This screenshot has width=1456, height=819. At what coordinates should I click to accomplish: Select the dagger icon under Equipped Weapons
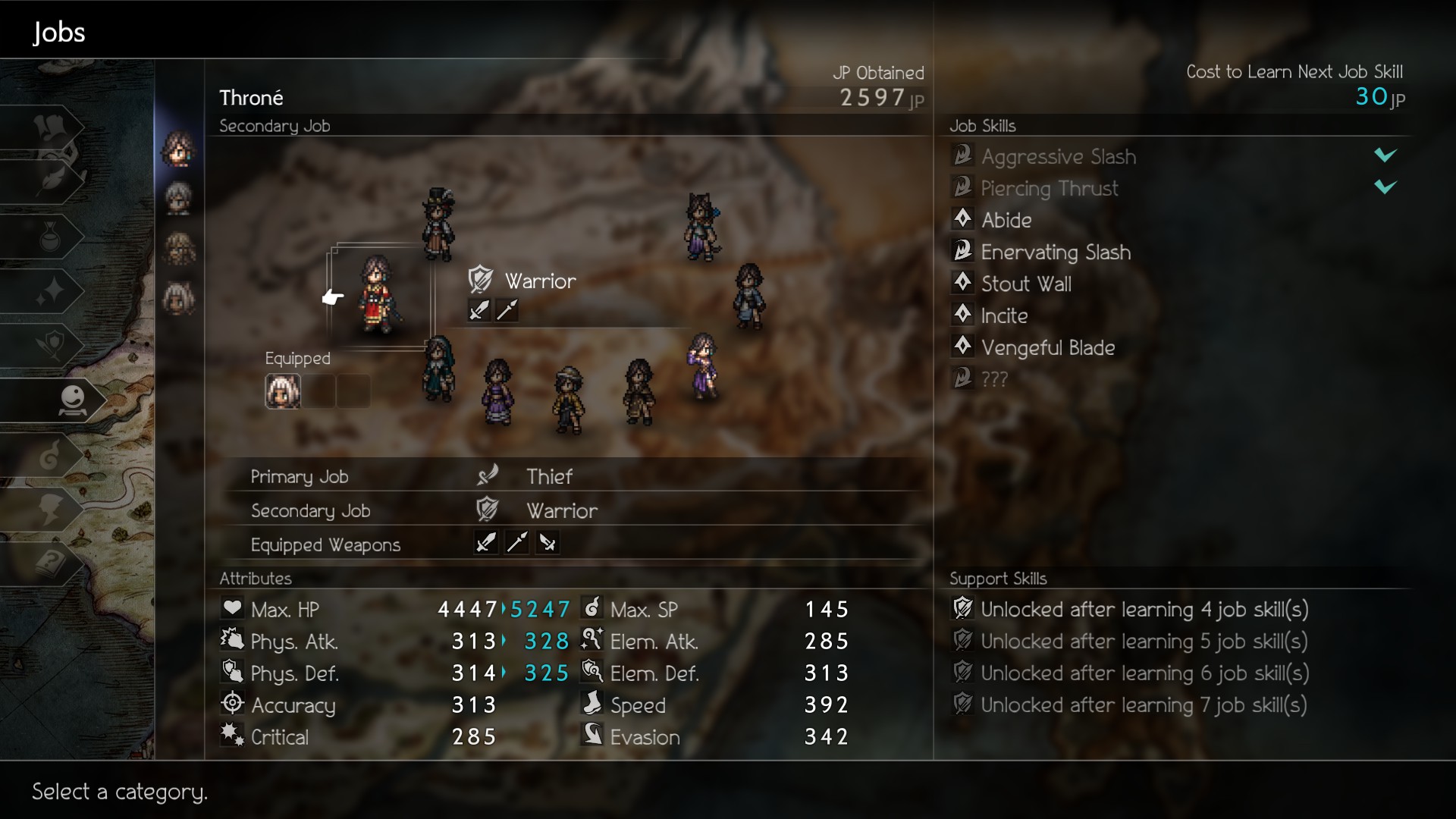click(485, 543)
